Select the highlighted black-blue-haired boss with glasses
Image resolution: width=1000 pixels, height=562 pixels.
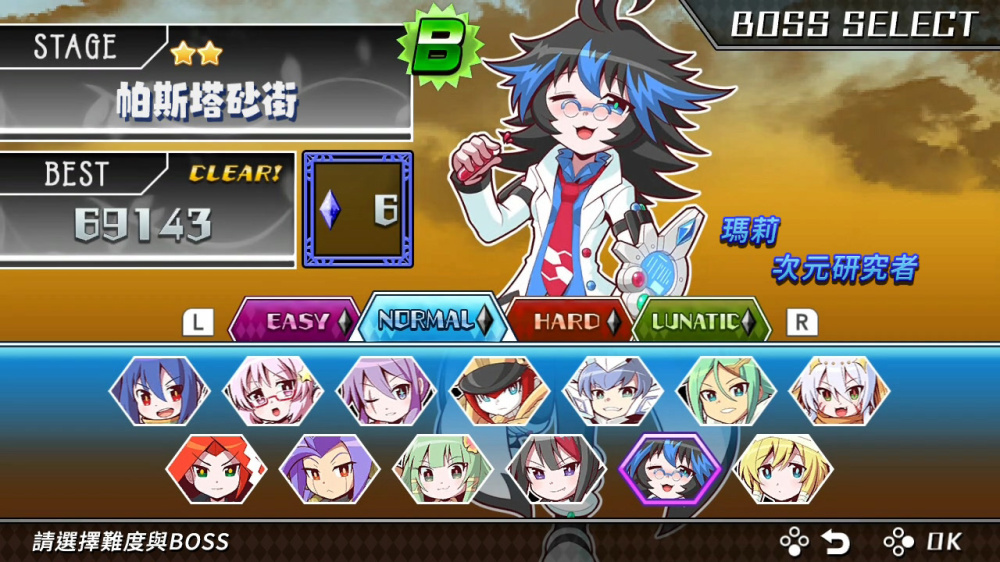pyautogui.click(x=670, y=468)
